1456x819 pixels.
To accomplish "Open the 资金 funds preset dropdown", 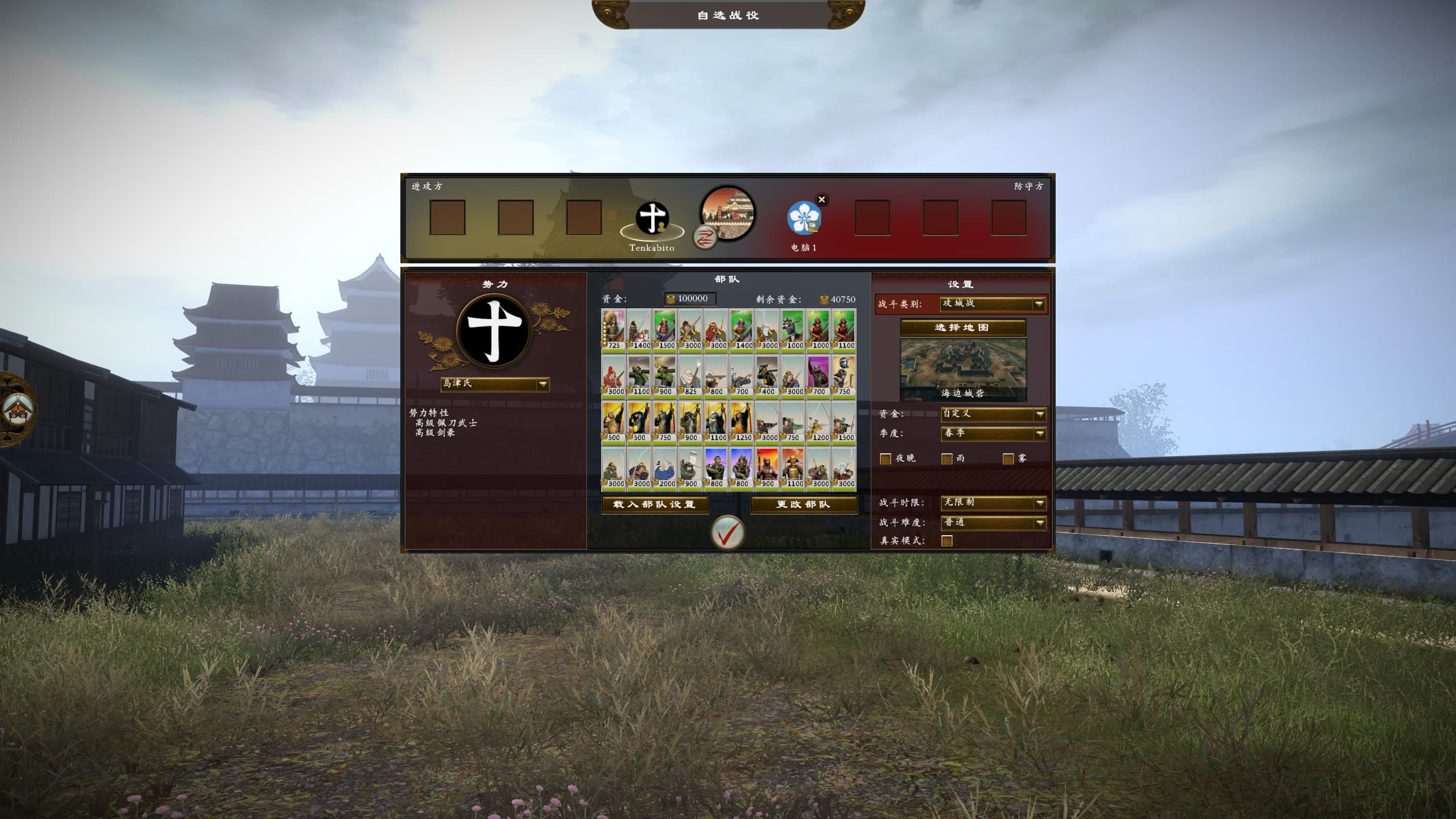I will pos(993,414).
